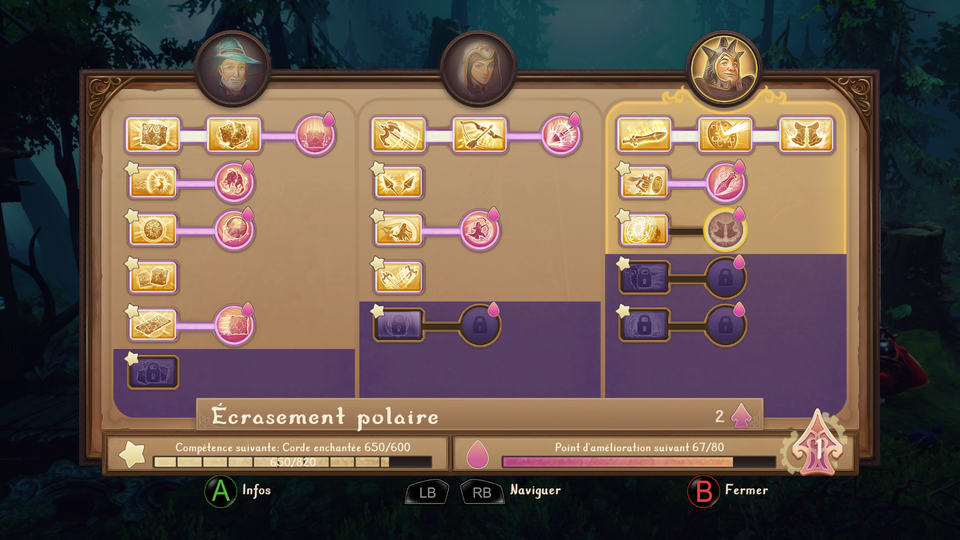The image size is (960, 540).
Task: Open the wizard's conjured plank skill
Action: 153,325
